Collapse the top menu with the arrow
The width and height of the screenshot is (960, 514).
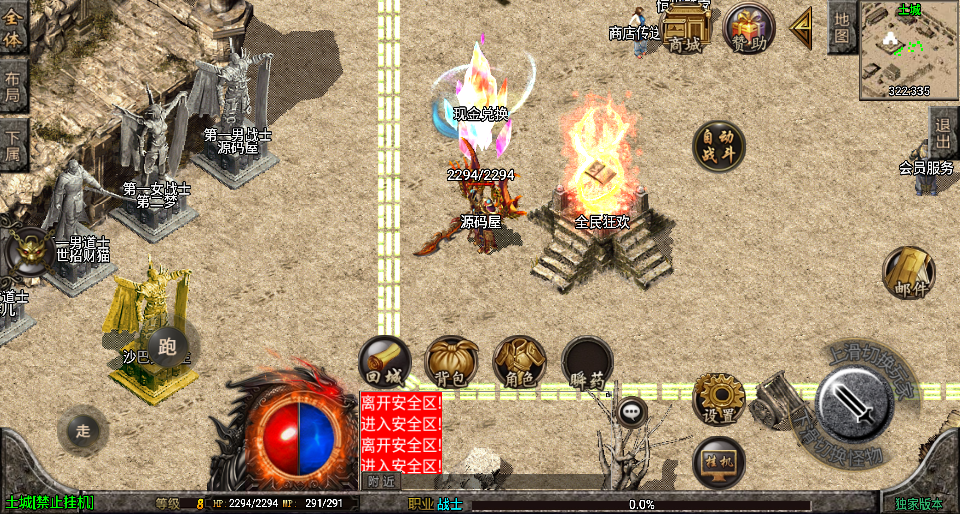tap(801, 28)
